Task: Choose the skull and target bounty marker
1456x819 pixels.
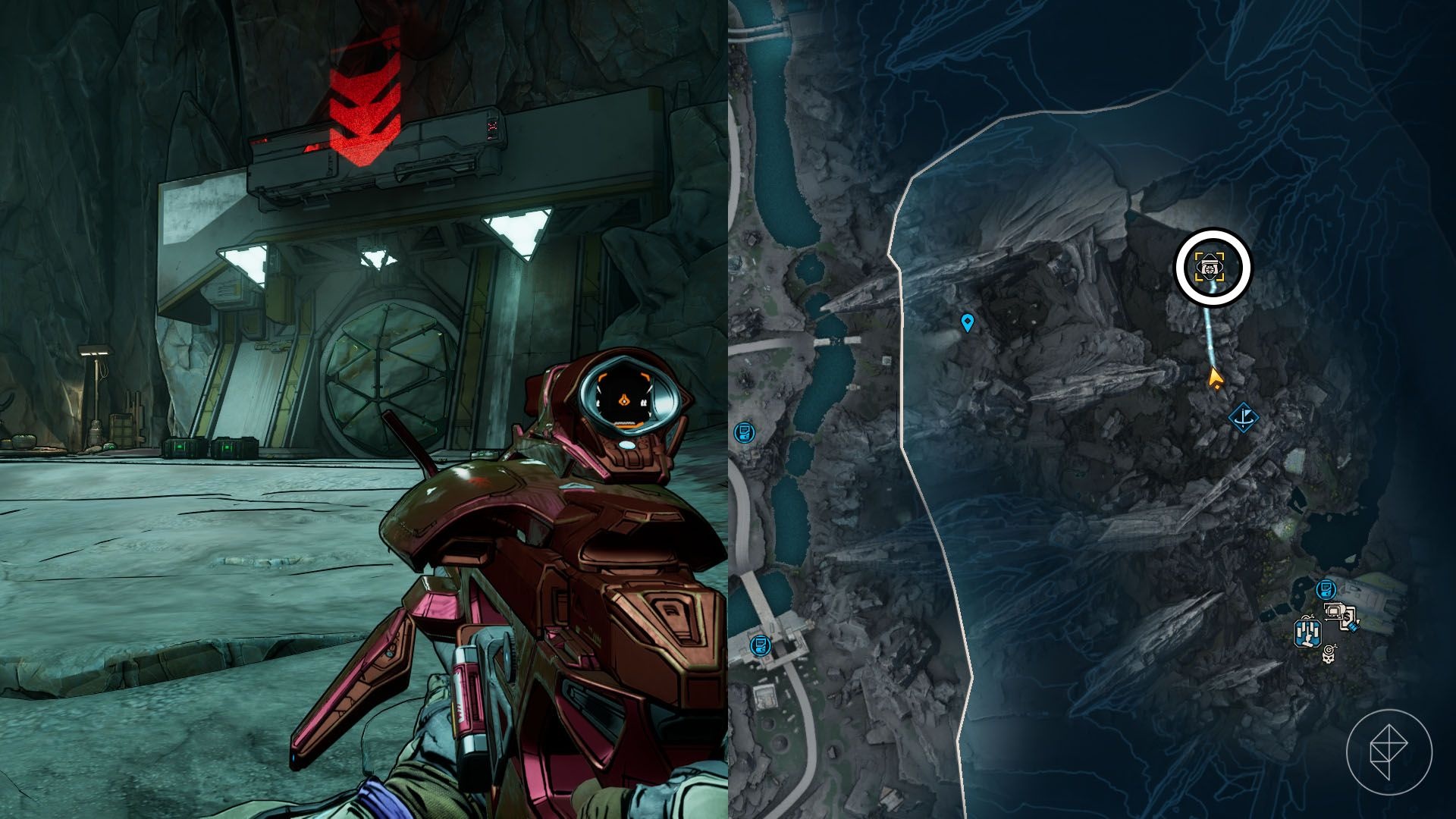Action: 1328,655
